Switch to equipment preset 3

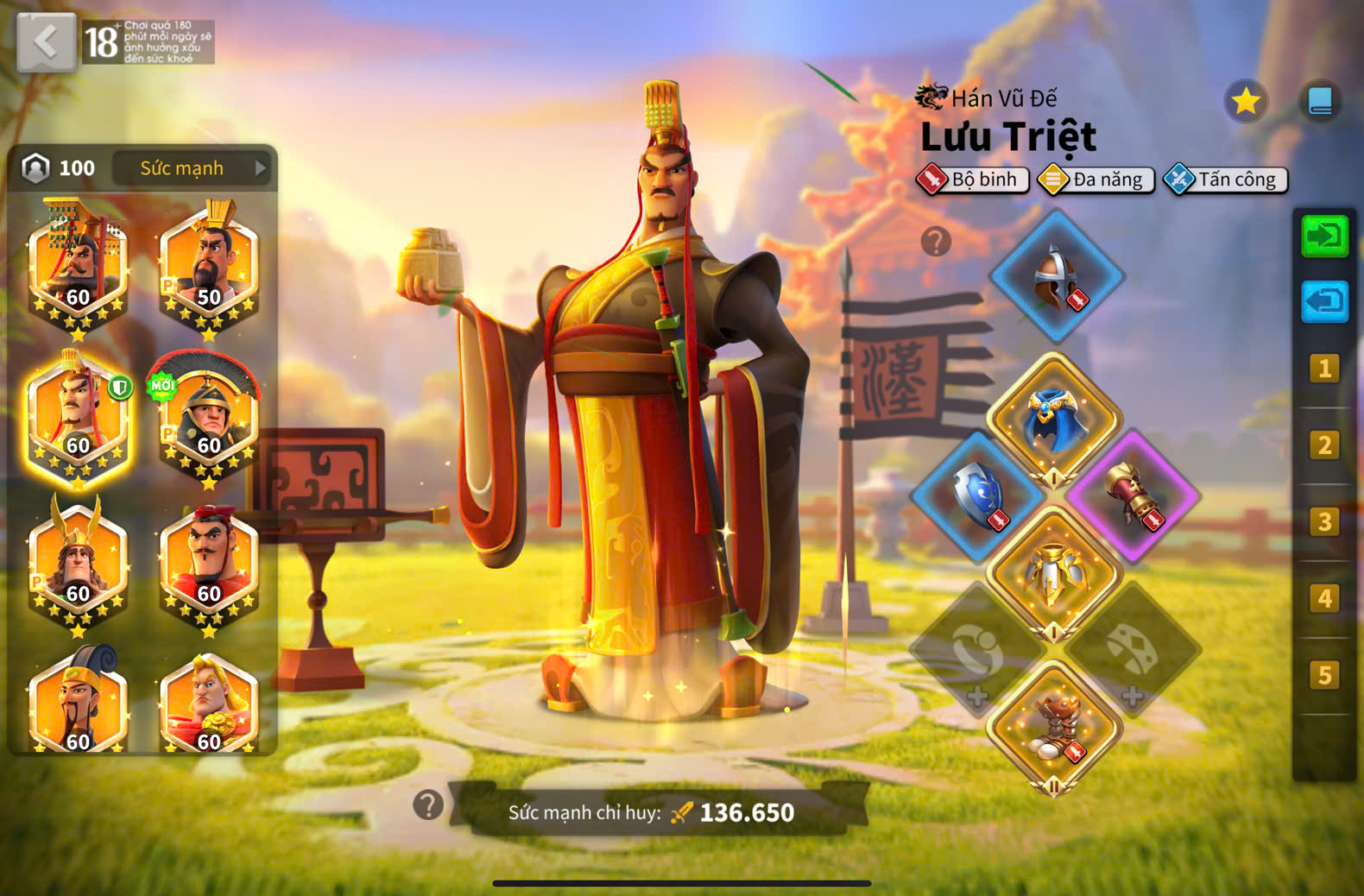coord(1324,522)
